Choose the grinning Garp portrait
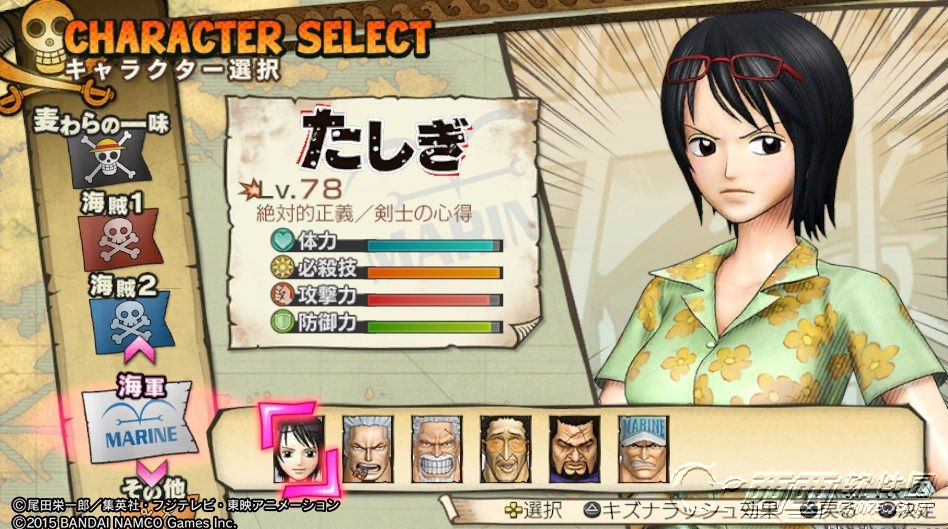Screen dimensions: 948x529 coord(437,443)
